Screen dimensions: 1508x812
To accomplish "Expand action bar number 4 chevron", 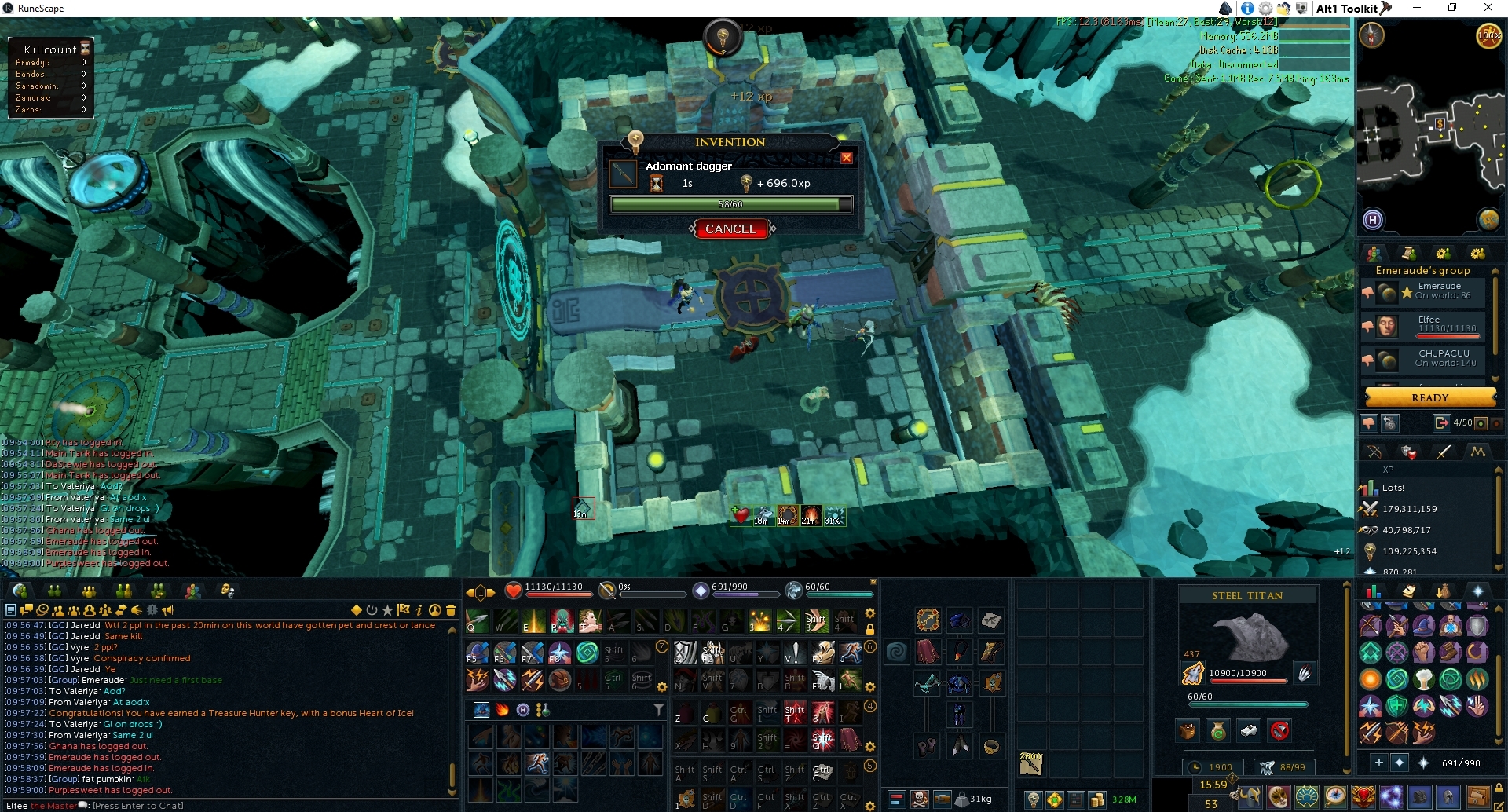I will click(869, 707).
